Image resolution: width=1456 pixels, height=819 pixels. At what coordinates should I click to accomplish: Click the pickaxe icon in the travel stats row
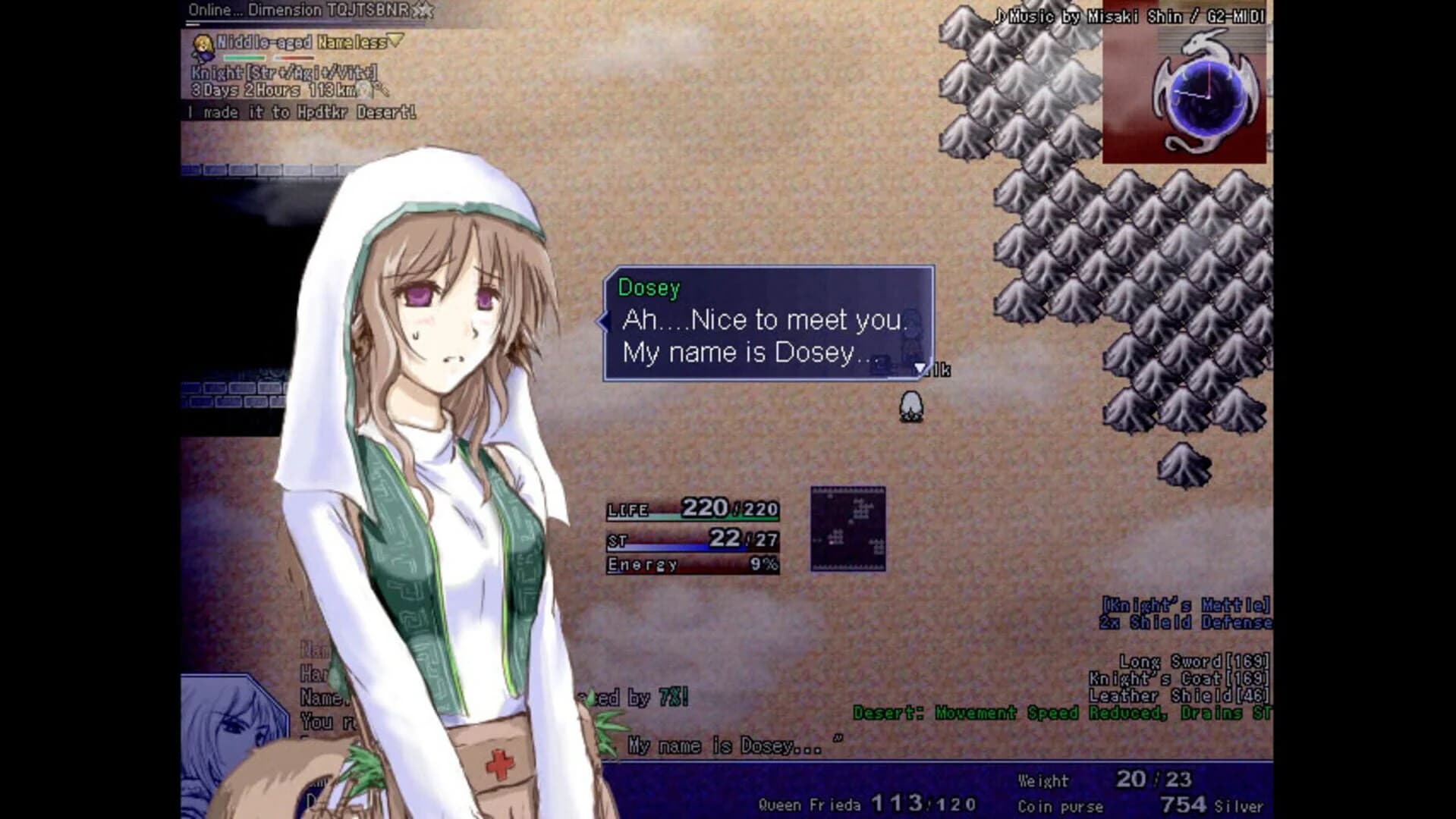382,89
